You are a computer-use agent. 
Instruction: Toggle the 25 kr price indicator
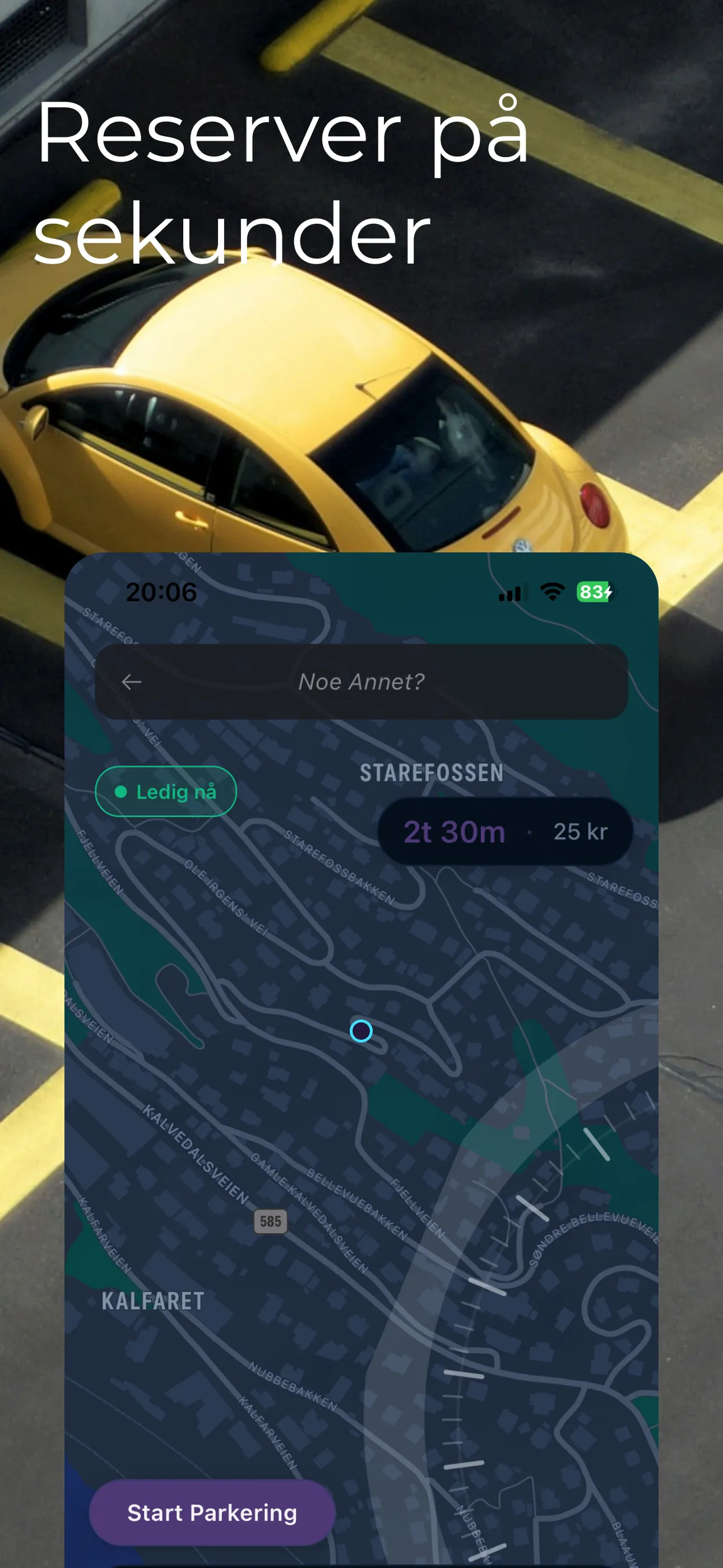tap(580, 832)
